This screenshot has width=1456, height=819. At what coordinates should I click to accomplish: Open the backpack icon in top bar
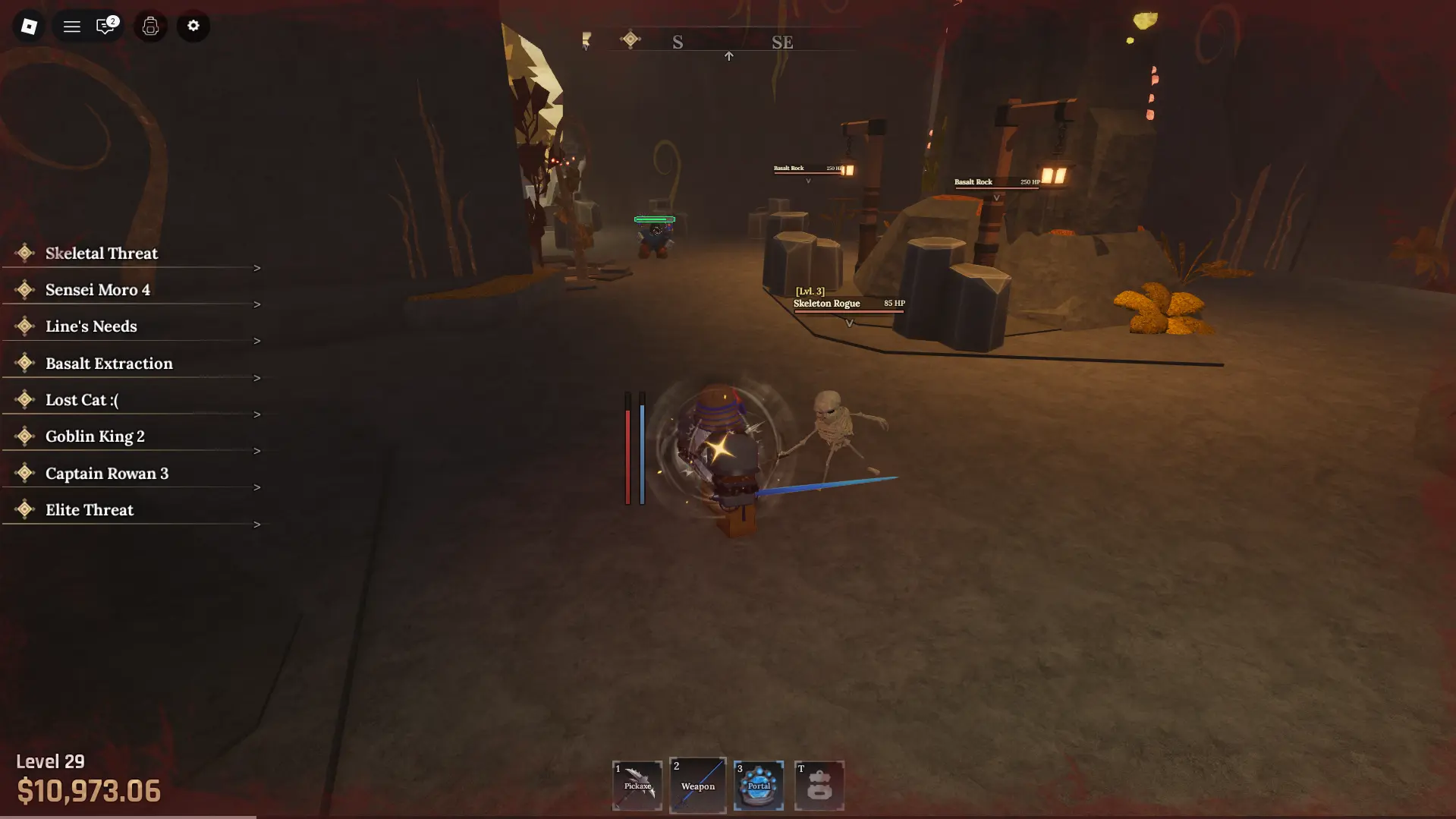point(150,27)
